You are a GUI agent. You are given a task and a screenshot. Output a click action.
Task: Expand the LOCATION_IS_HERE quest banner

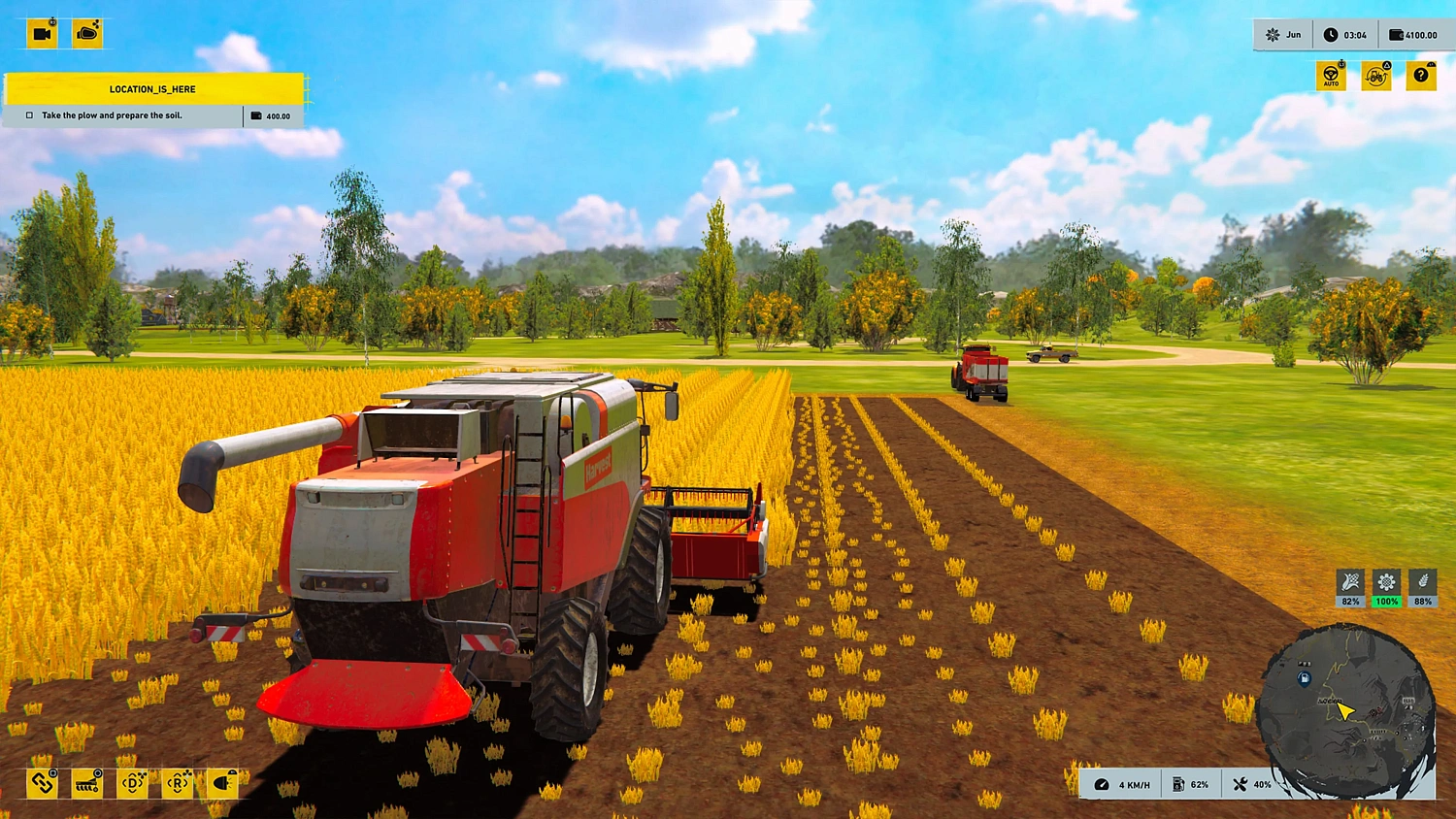click(152, 88)
